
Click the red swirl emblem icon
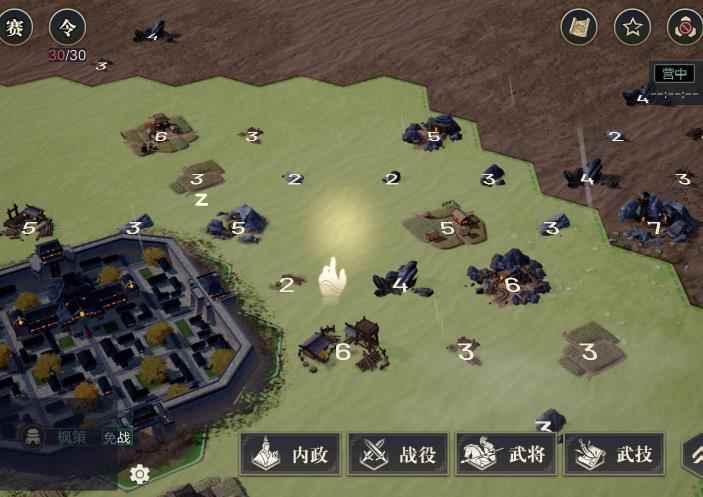click(x=685, y=27)
